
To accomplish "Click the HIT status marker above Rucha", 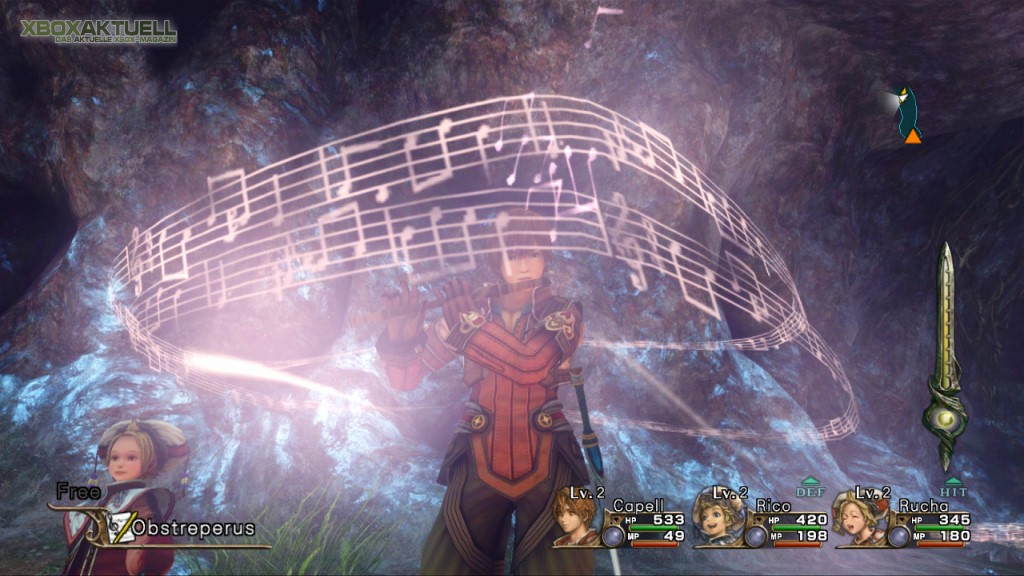I will pyautogui.click(x=954, y=487).
